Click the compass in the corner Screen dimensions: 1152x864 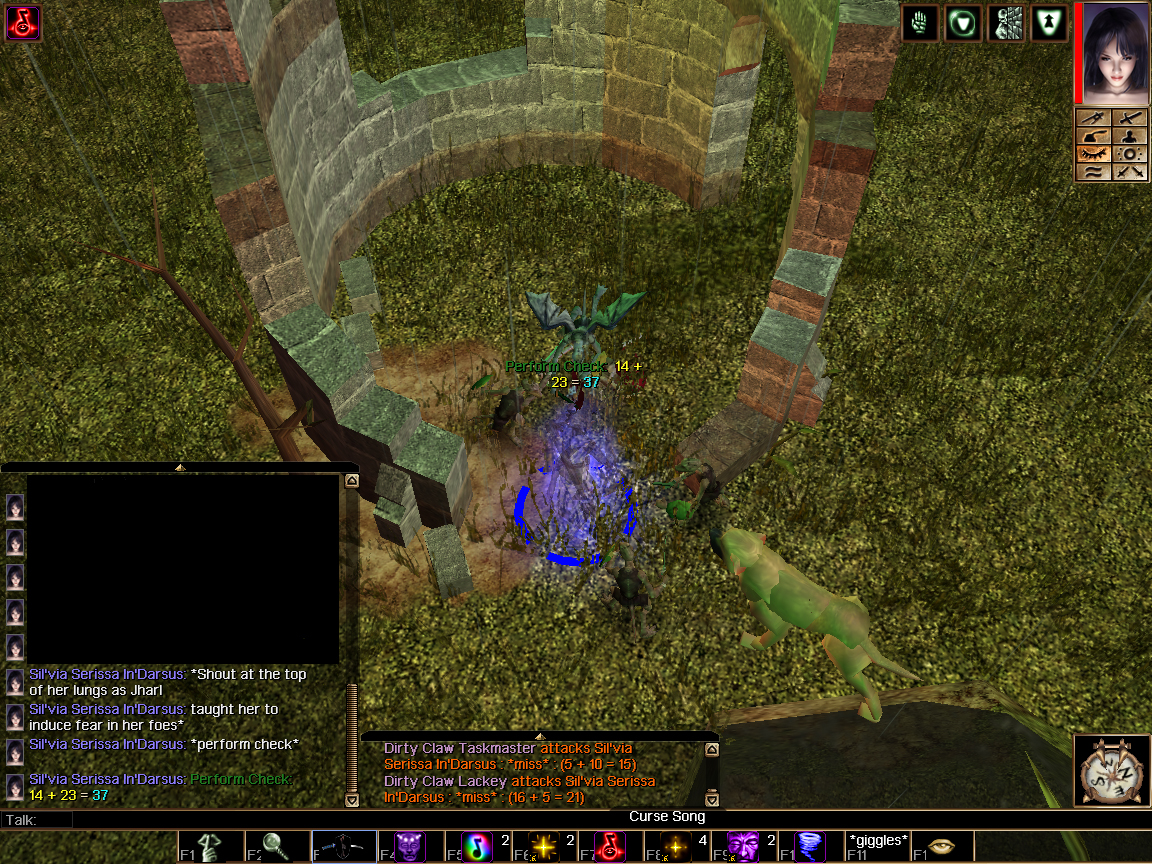point(1111,770)
